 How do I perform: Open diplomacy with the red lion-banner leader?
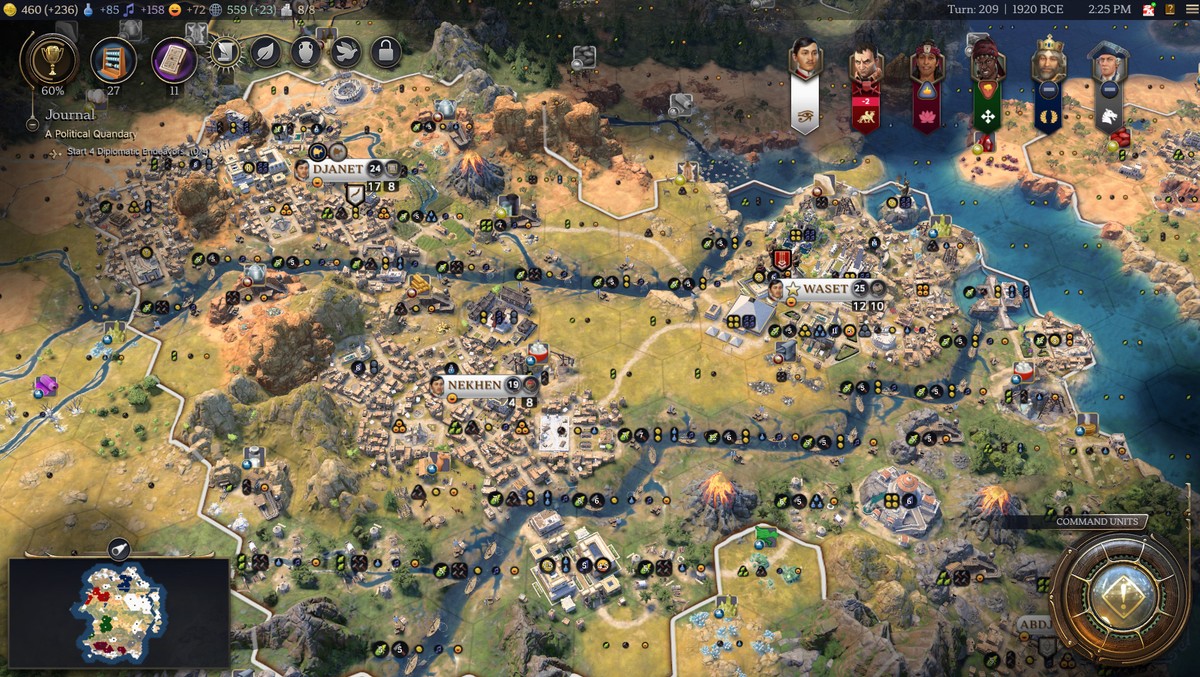tap(866, 88)
